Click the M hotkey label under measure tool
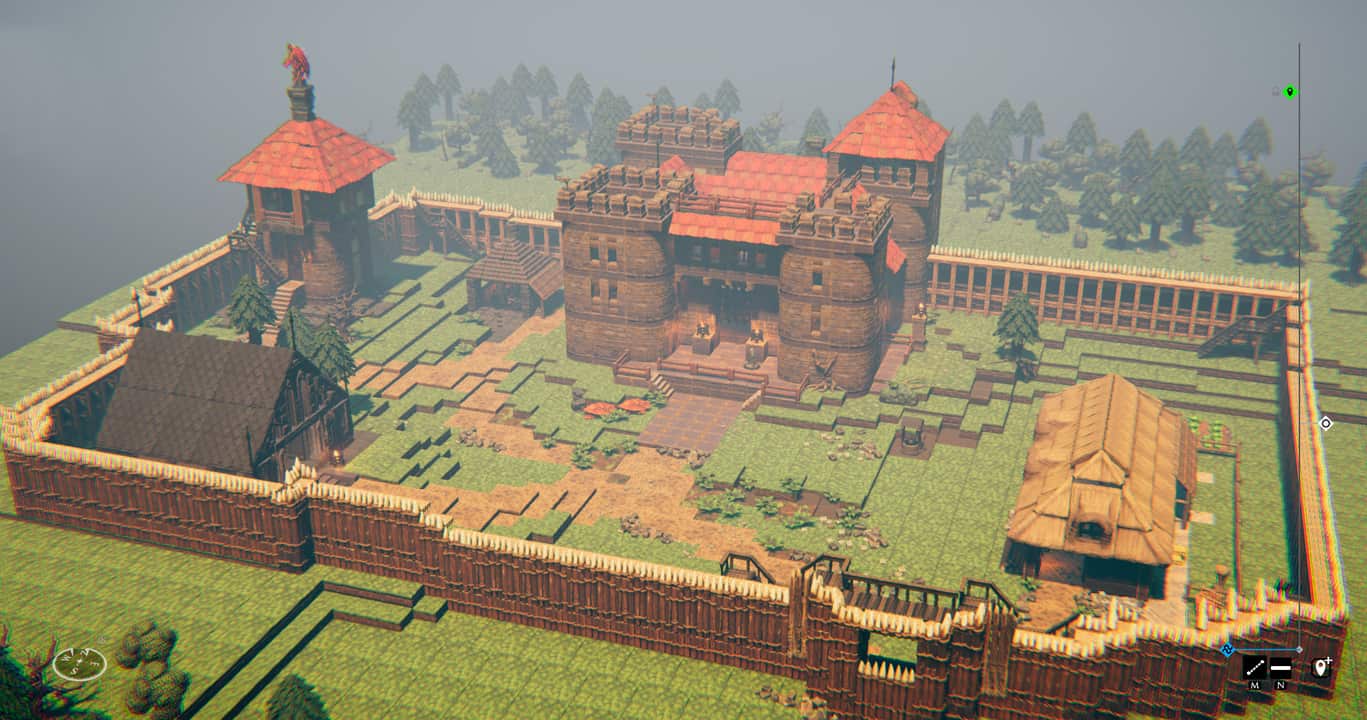The width and height of the screenshot is (1367, 720). coord(1255,685)
